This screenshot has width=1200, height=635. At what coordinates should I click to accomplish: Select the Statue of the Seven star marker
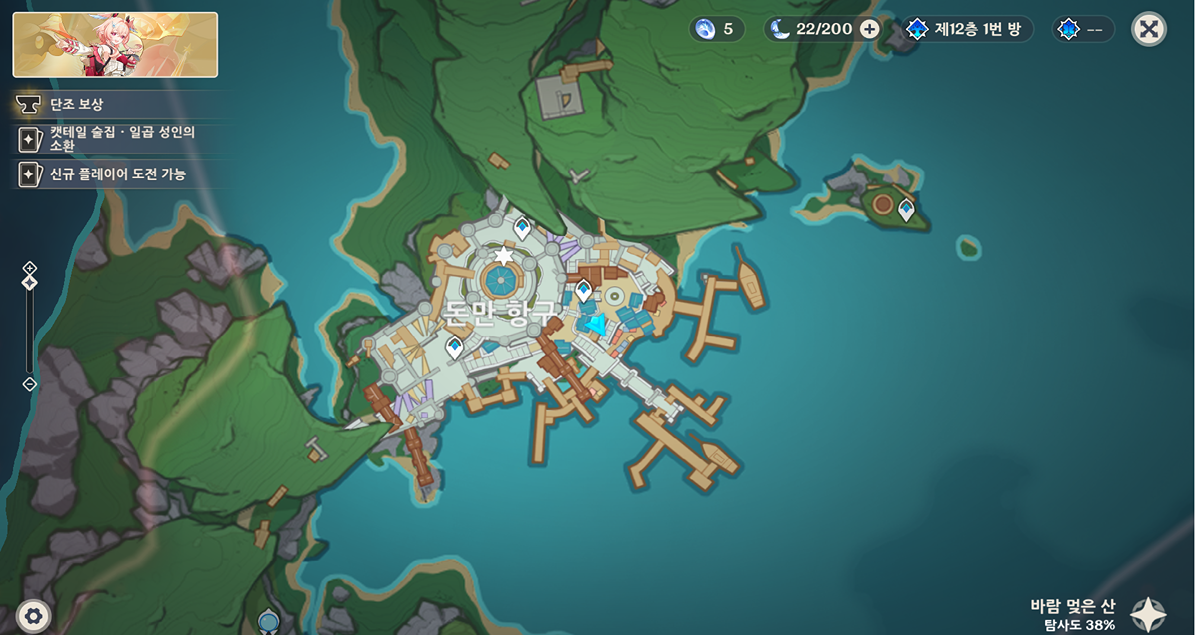(x=502, y=257)
